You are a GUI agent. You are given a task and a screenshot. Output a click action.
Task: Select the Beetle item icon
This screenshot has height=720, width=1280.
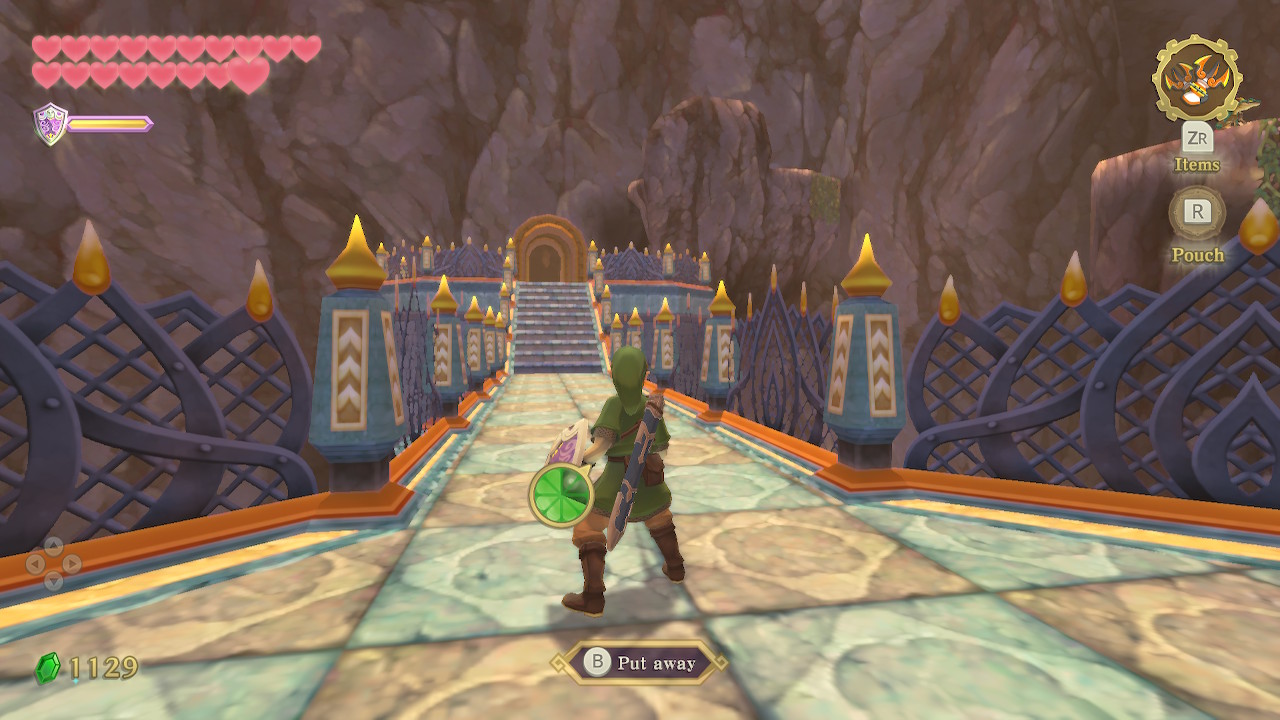click(x=1197, y=79)
